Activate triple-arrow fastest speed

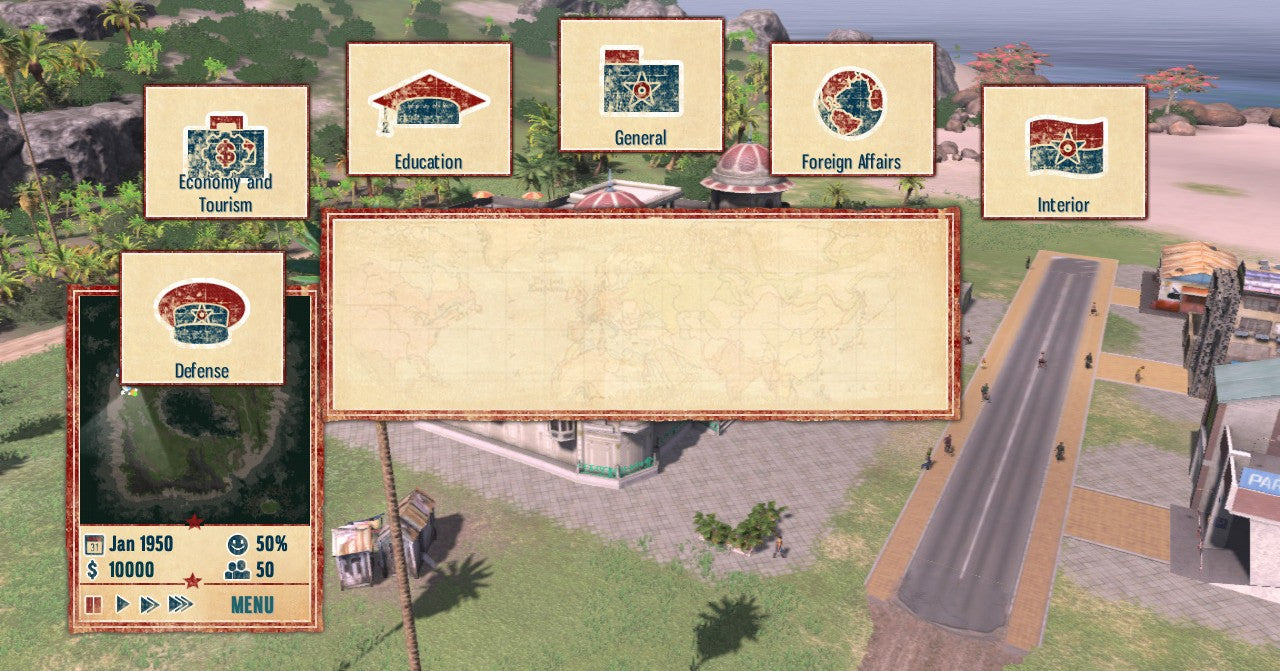click(x=180, y=604)
